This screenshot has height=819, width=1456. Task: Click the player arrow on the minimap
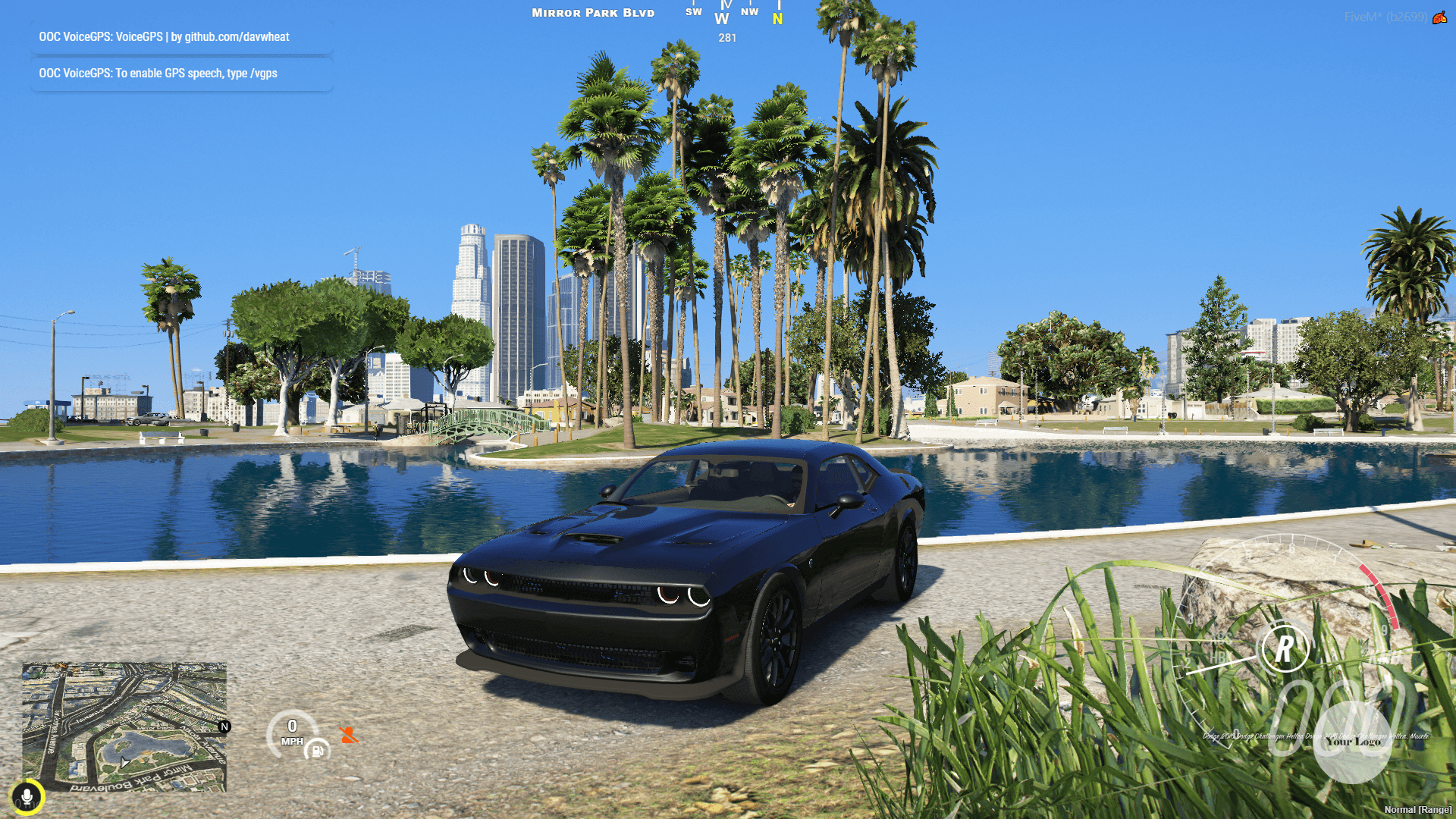(124, 761)
